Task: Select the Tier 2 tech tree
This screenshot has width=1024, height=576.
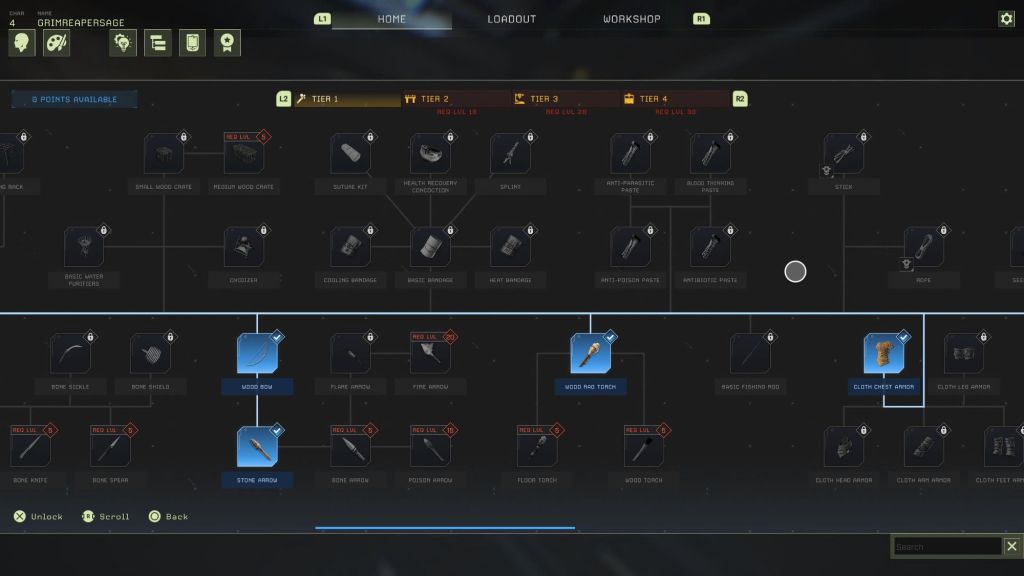Action: pyautogui.click(x=457, y=99)
